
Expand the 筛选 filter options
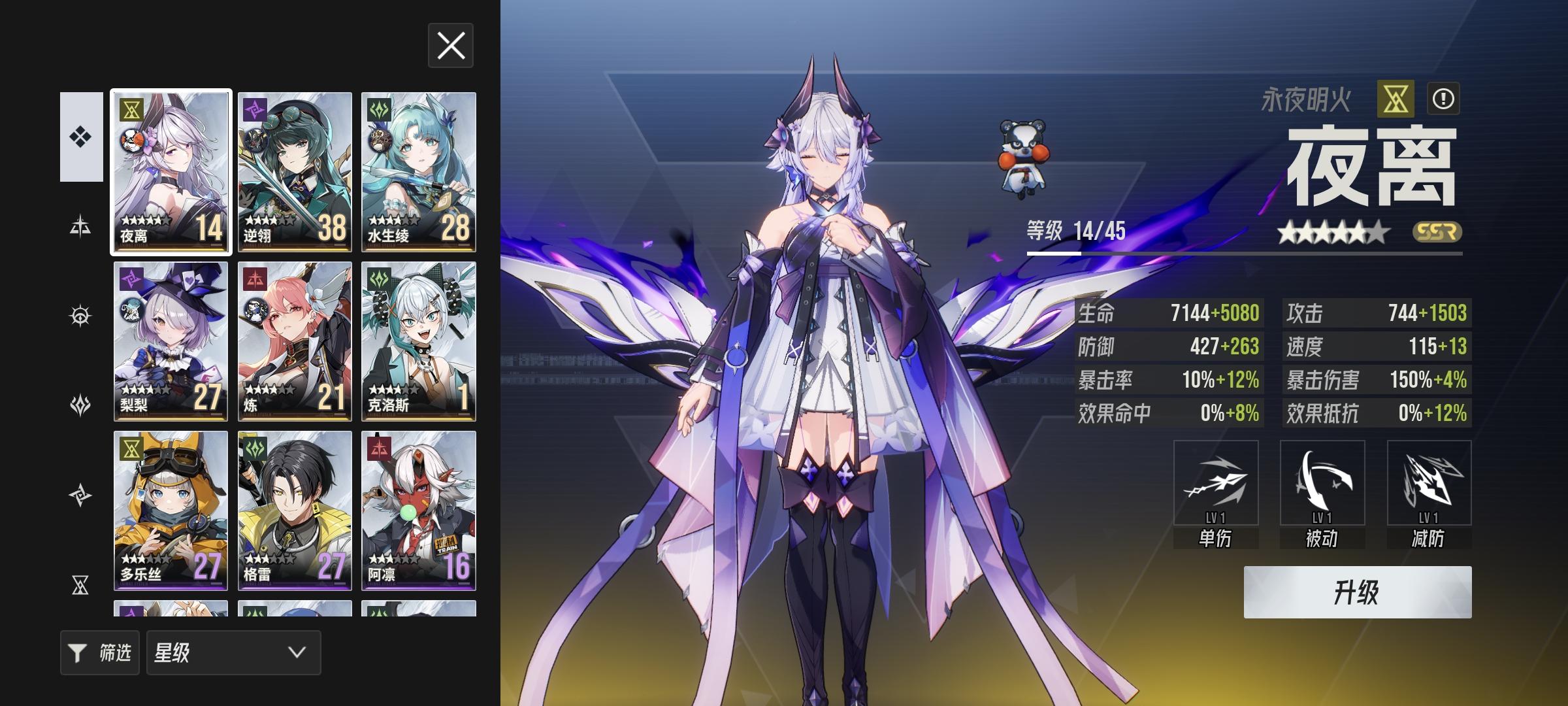click(99, 652)
